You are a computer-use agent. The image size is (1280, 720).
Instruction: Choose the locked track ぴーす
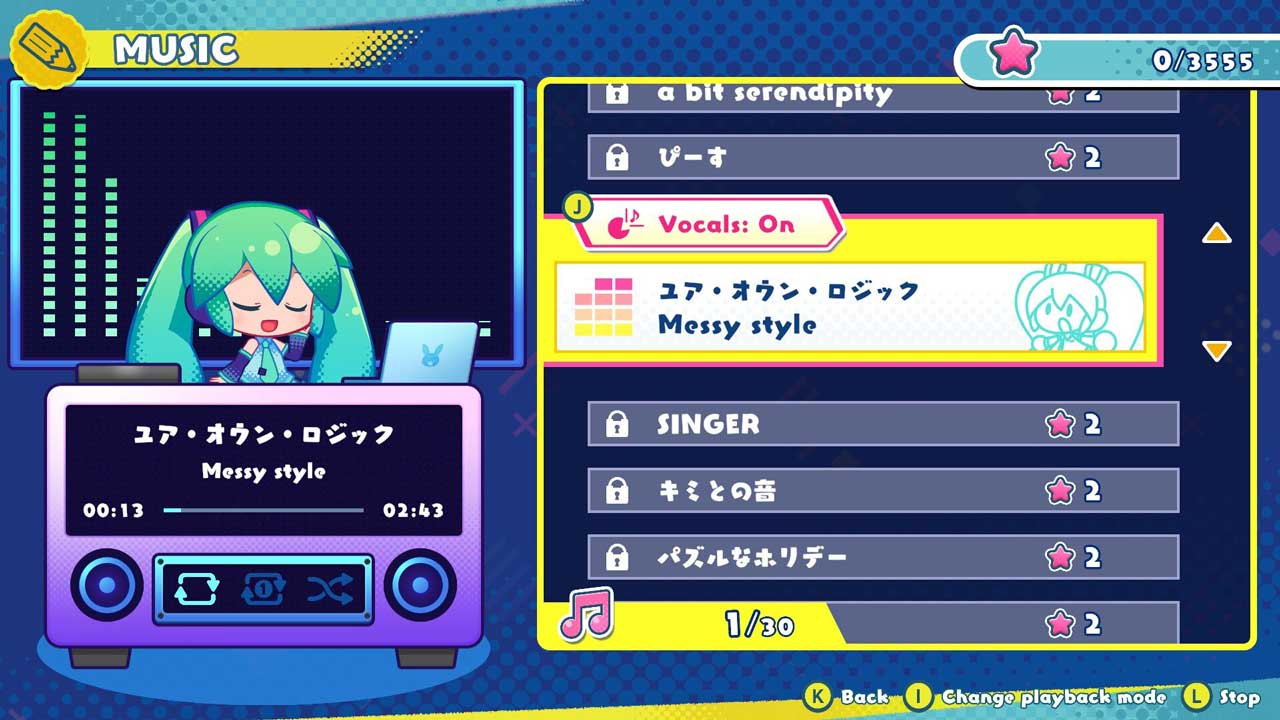(x=882, y=157)
